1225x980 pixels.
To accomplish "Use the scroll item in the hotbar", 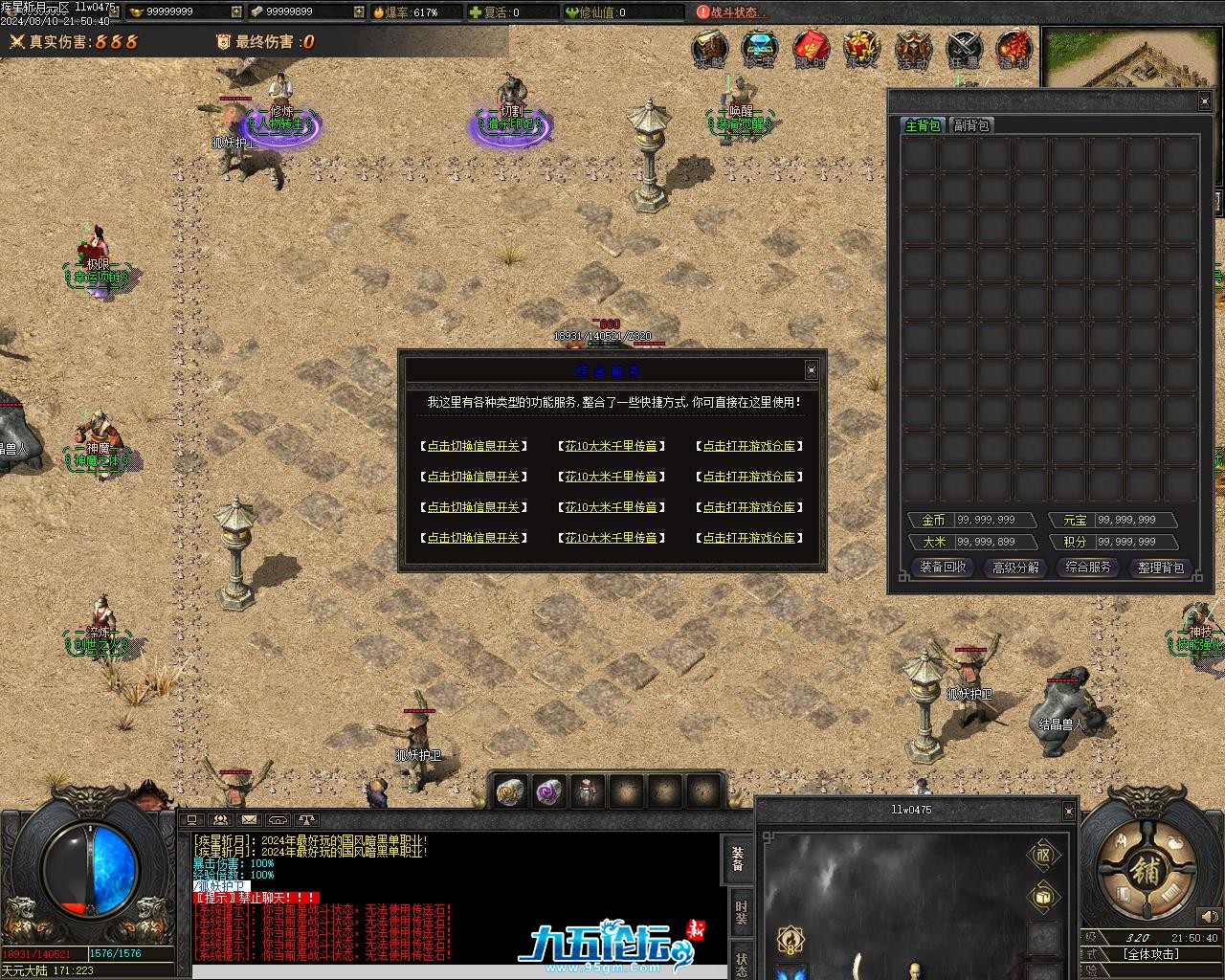I will pyautogui.click(x=510, y=792).
